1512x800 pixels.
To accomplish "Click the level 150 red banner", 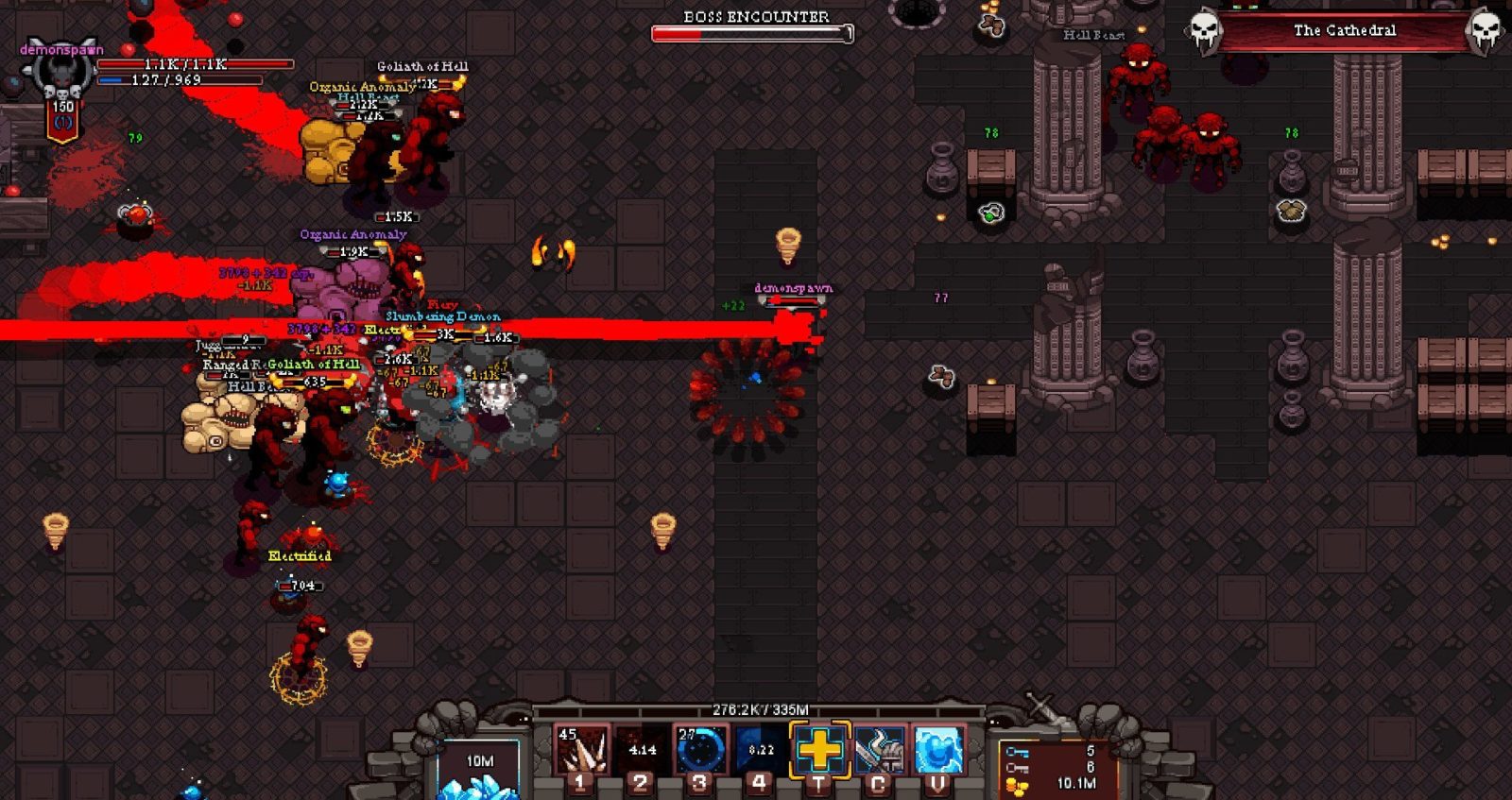I will [x=63, y=119].
